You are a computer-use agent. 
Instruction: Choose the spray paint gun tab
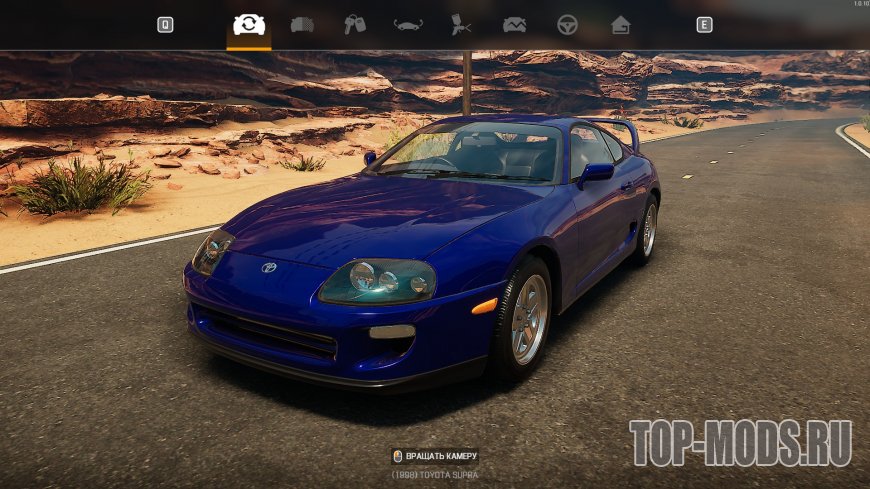click(x=461, y=25)
